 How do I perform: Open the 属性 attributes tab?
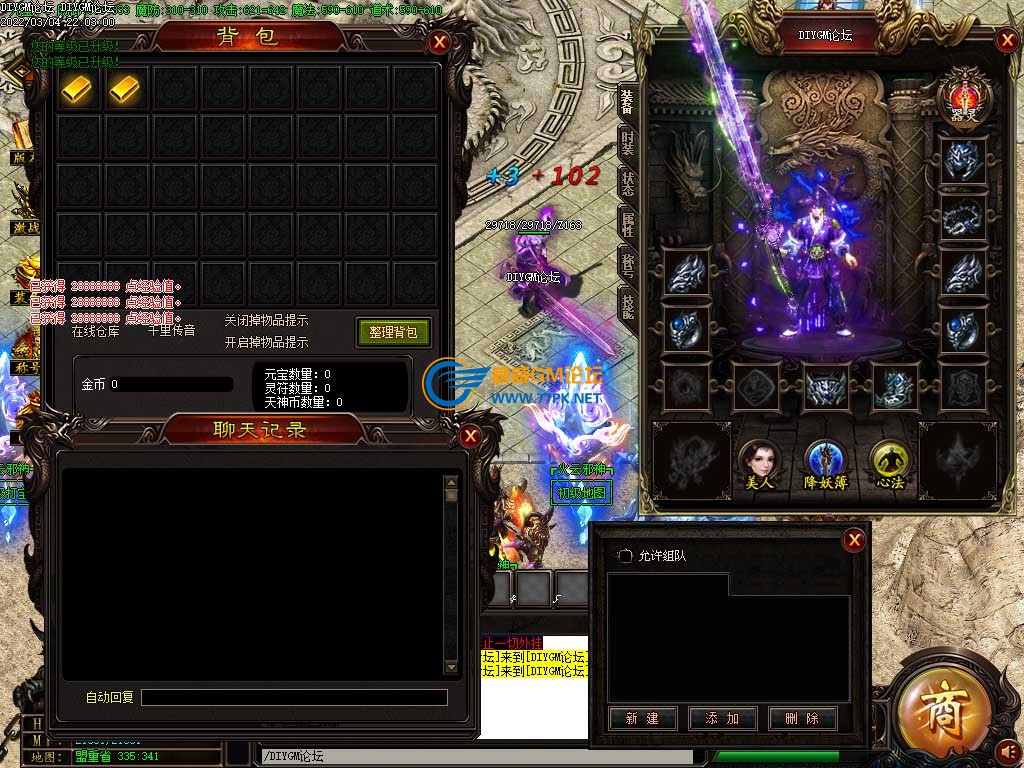[x=627, y=223]
